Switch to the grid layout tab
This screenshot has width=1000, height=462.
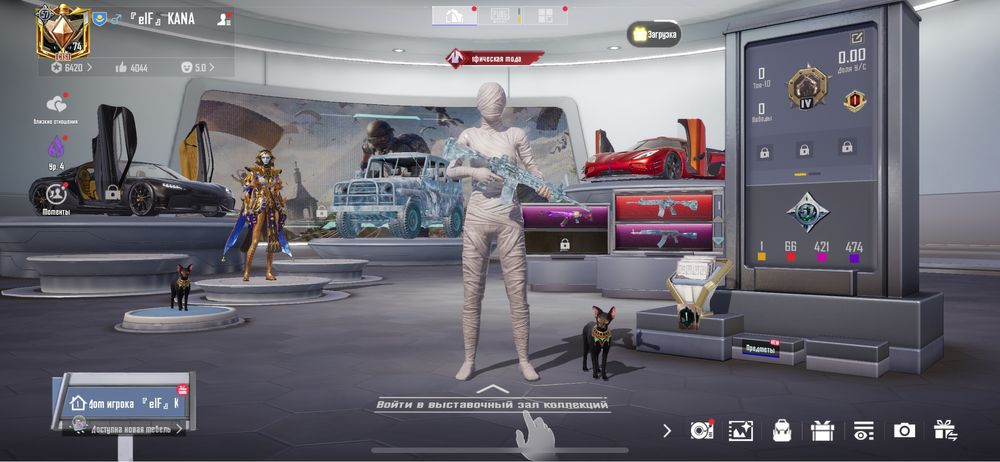(545, 16)
